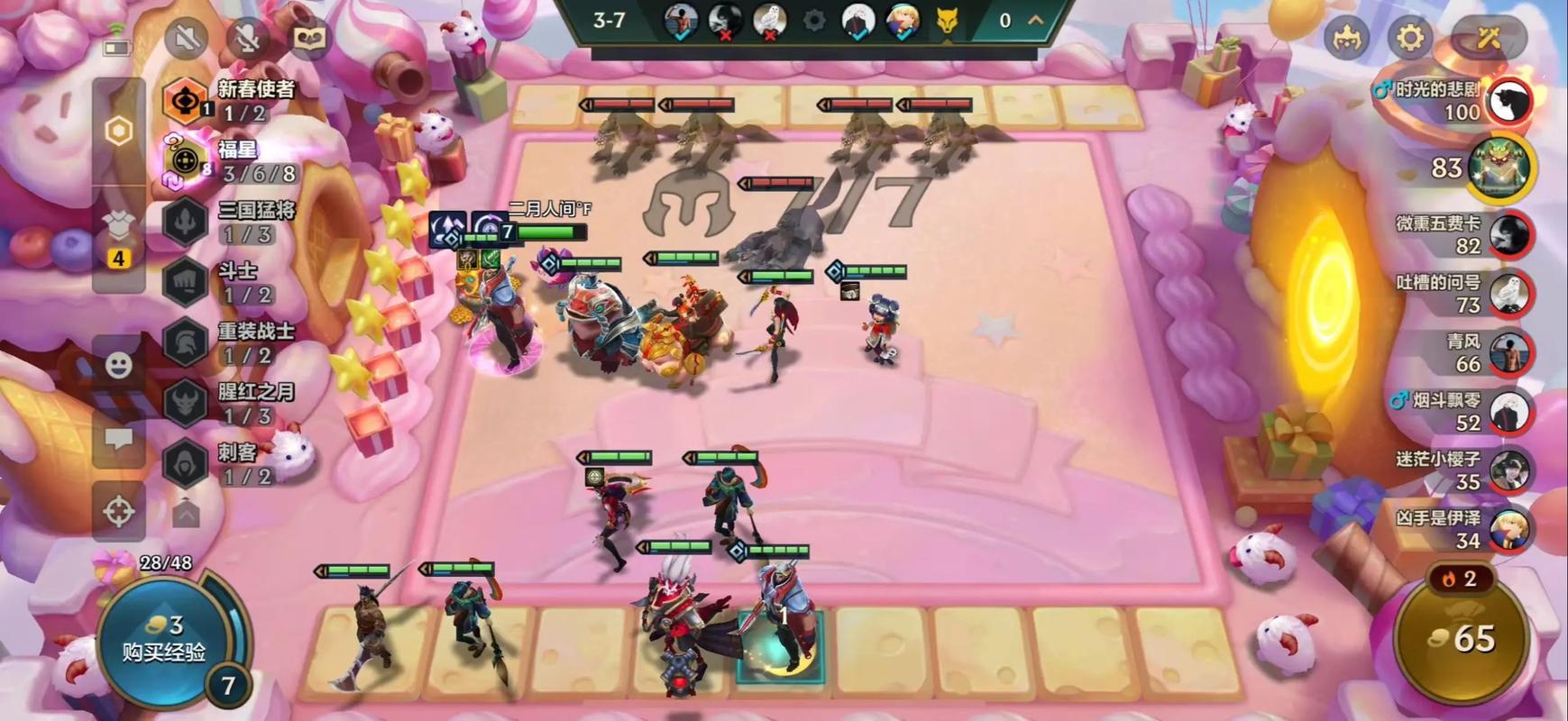Expand the stage tracker arrow
The image size is (1568, 721).
pyautogui.click(x=1036, y=20)
